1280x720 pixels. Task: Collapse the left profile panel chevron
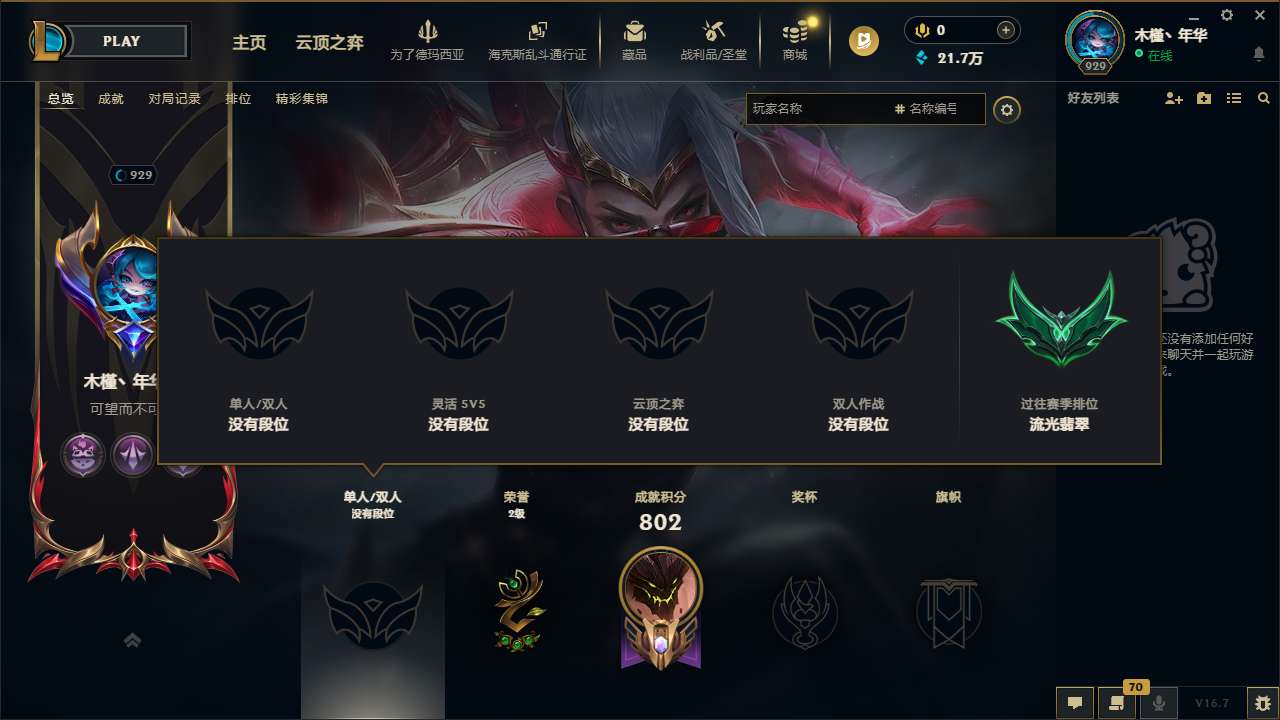(x=132, y=640)
